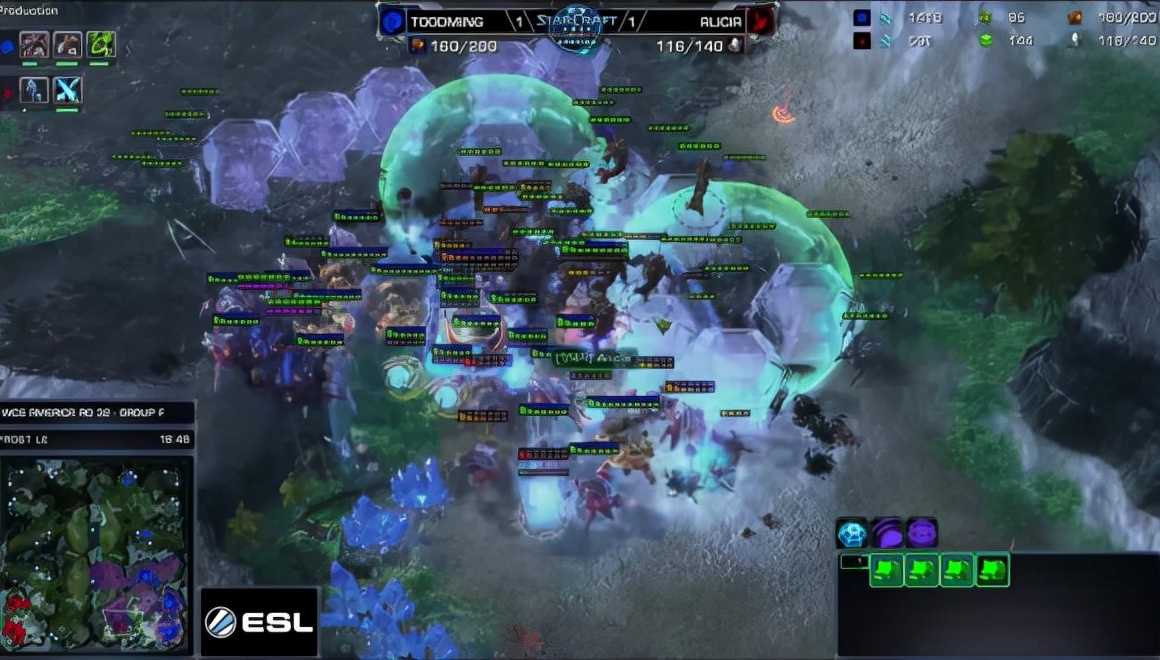Viewport: 1160px width, 660px height.
Task: Select the crossed blue blades upgrade icon
Action: coord(68,90)
